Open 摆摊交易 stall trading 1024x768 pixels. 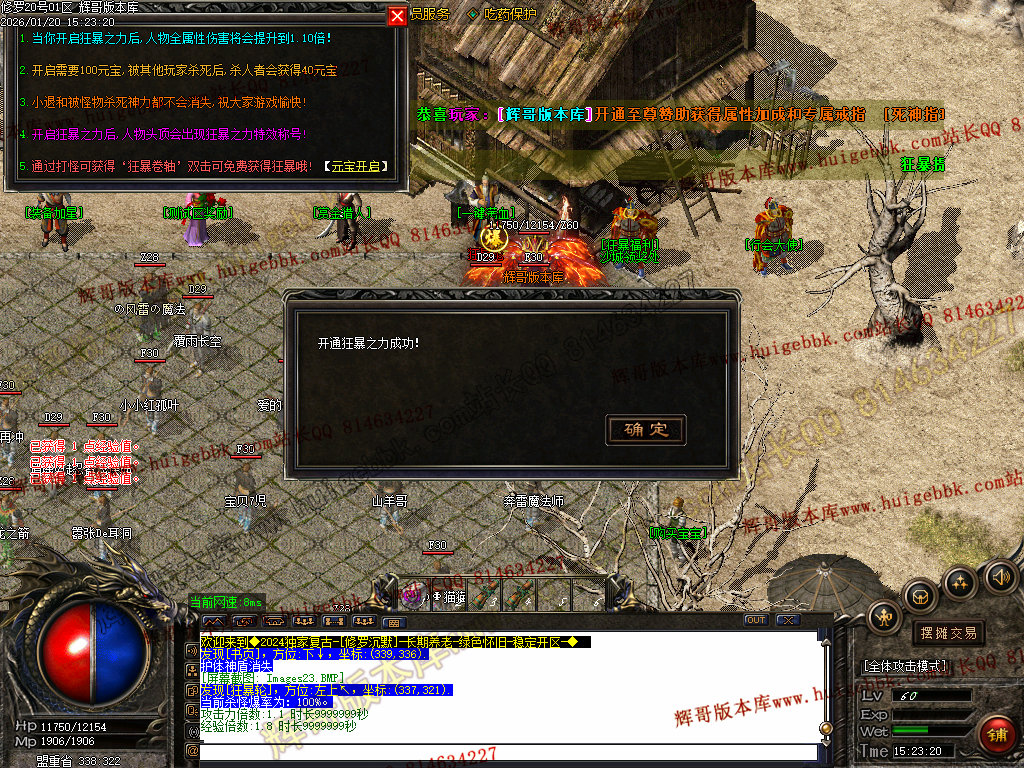[948, 633]
